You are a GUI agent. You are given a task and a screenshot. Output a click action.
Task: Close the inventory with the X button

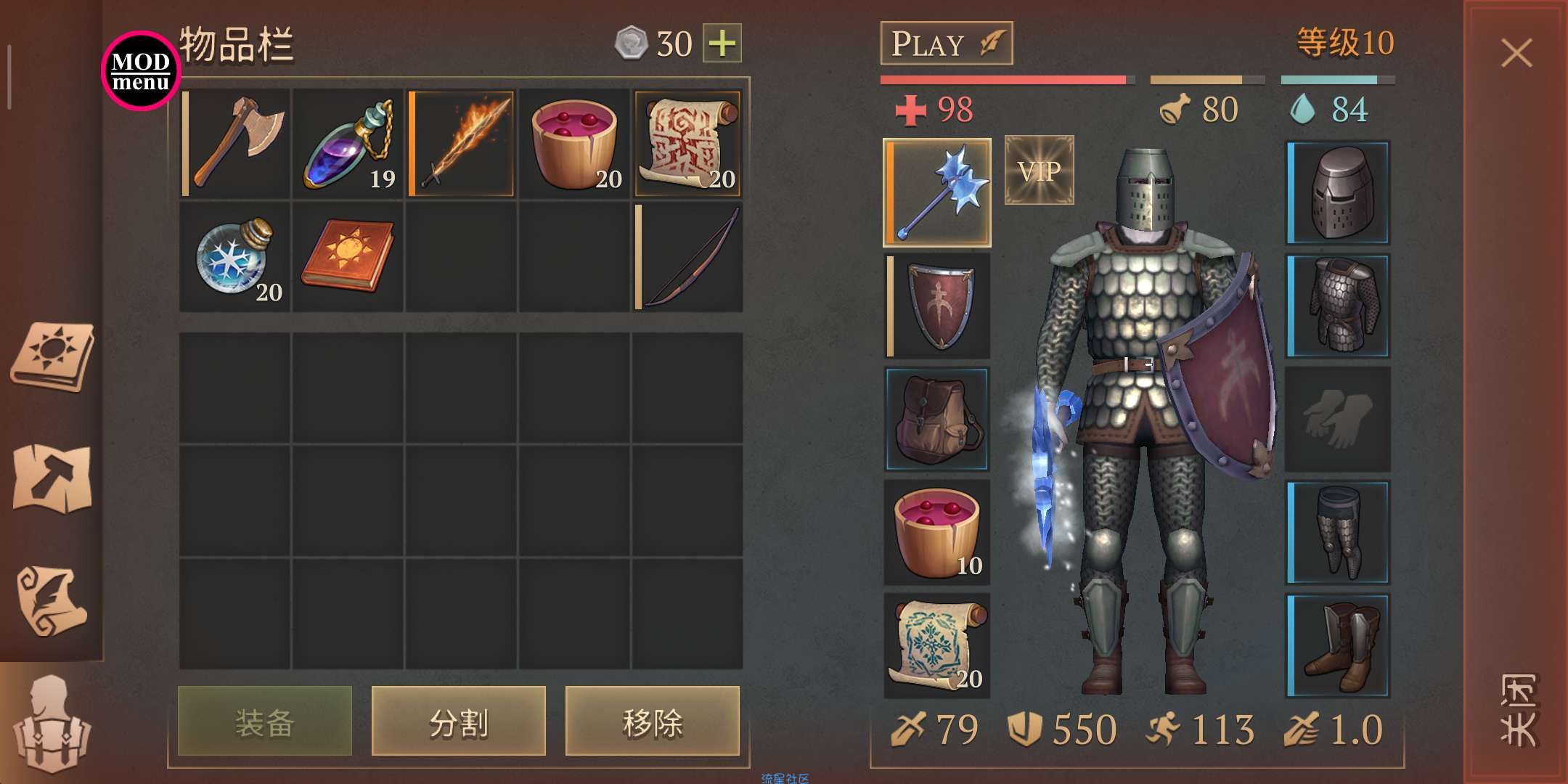tap(1516, 53)
